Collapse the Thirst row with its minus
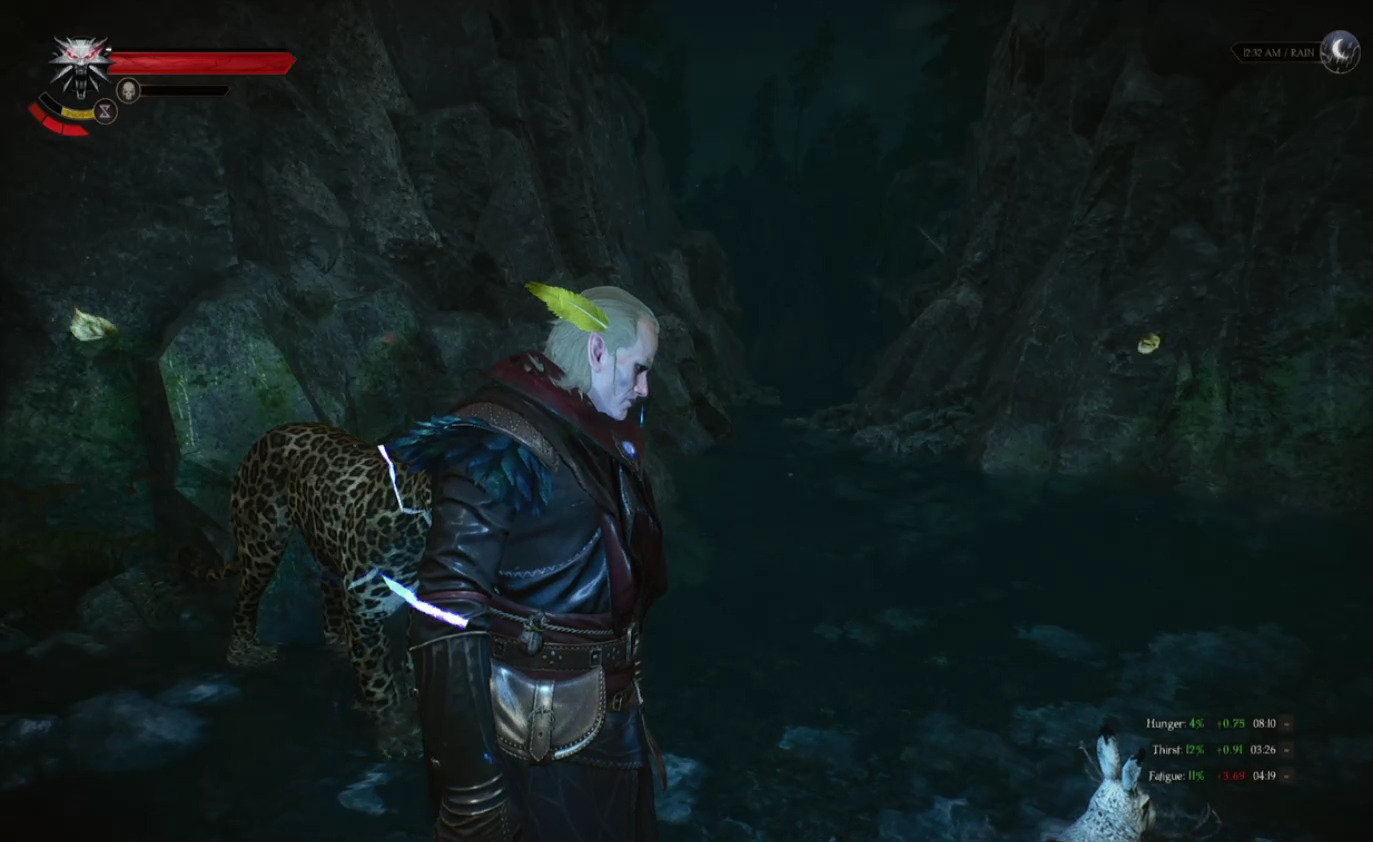 click(1286, 749)
